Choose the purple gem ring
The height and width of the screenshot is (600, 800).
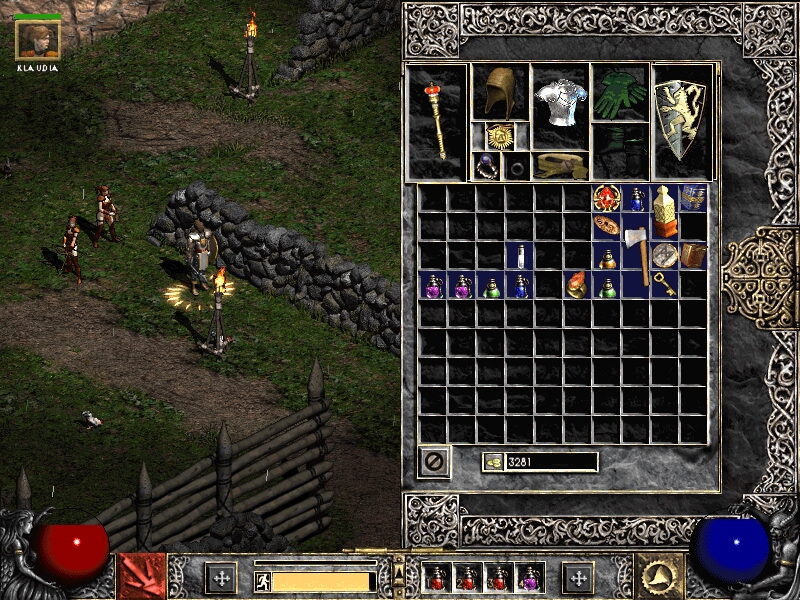coord(485,165)
